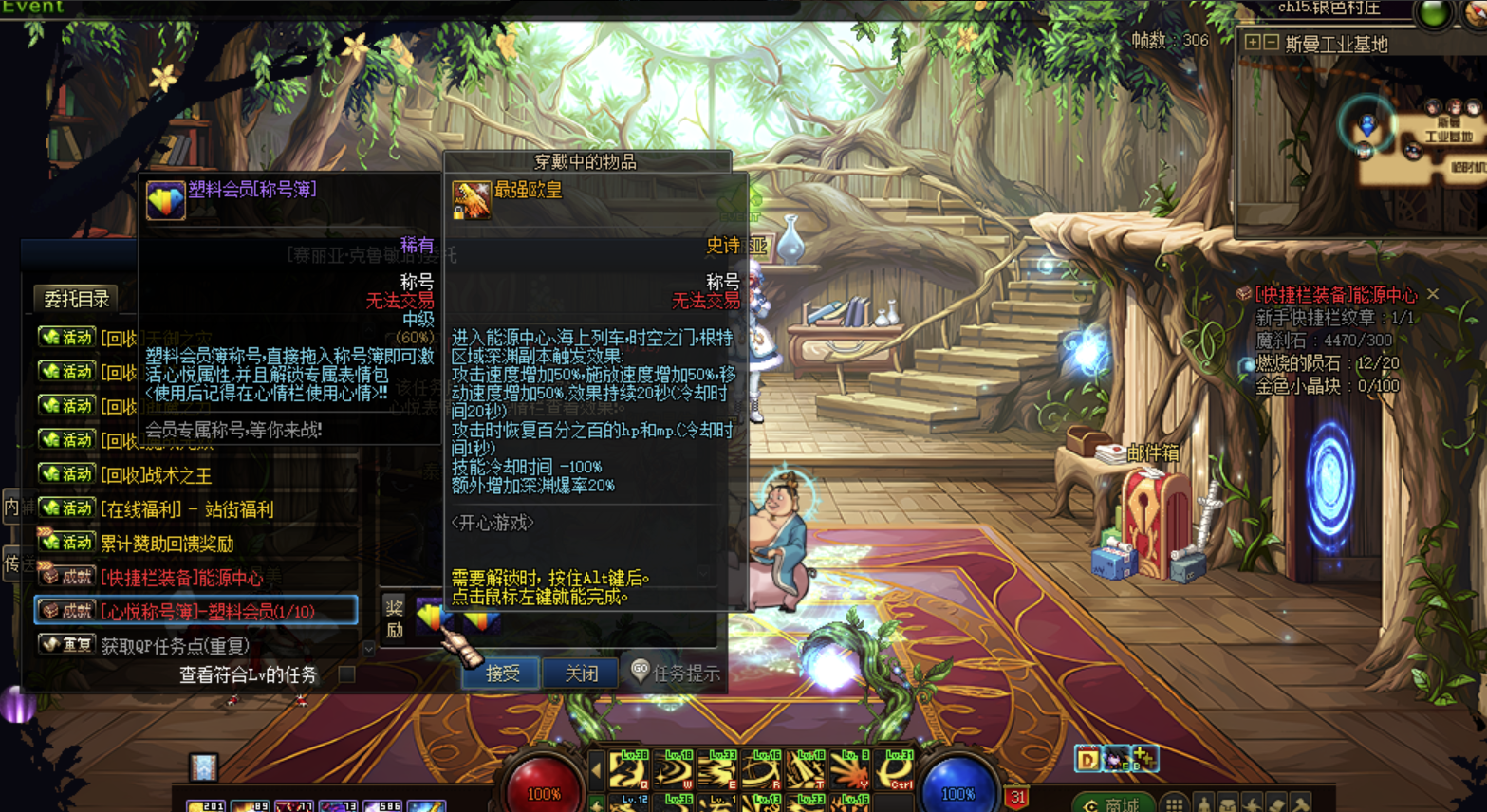Activate the skill bound to Q
The image size is (1487, 812).
pyautogui.click(x=627, y=770)
